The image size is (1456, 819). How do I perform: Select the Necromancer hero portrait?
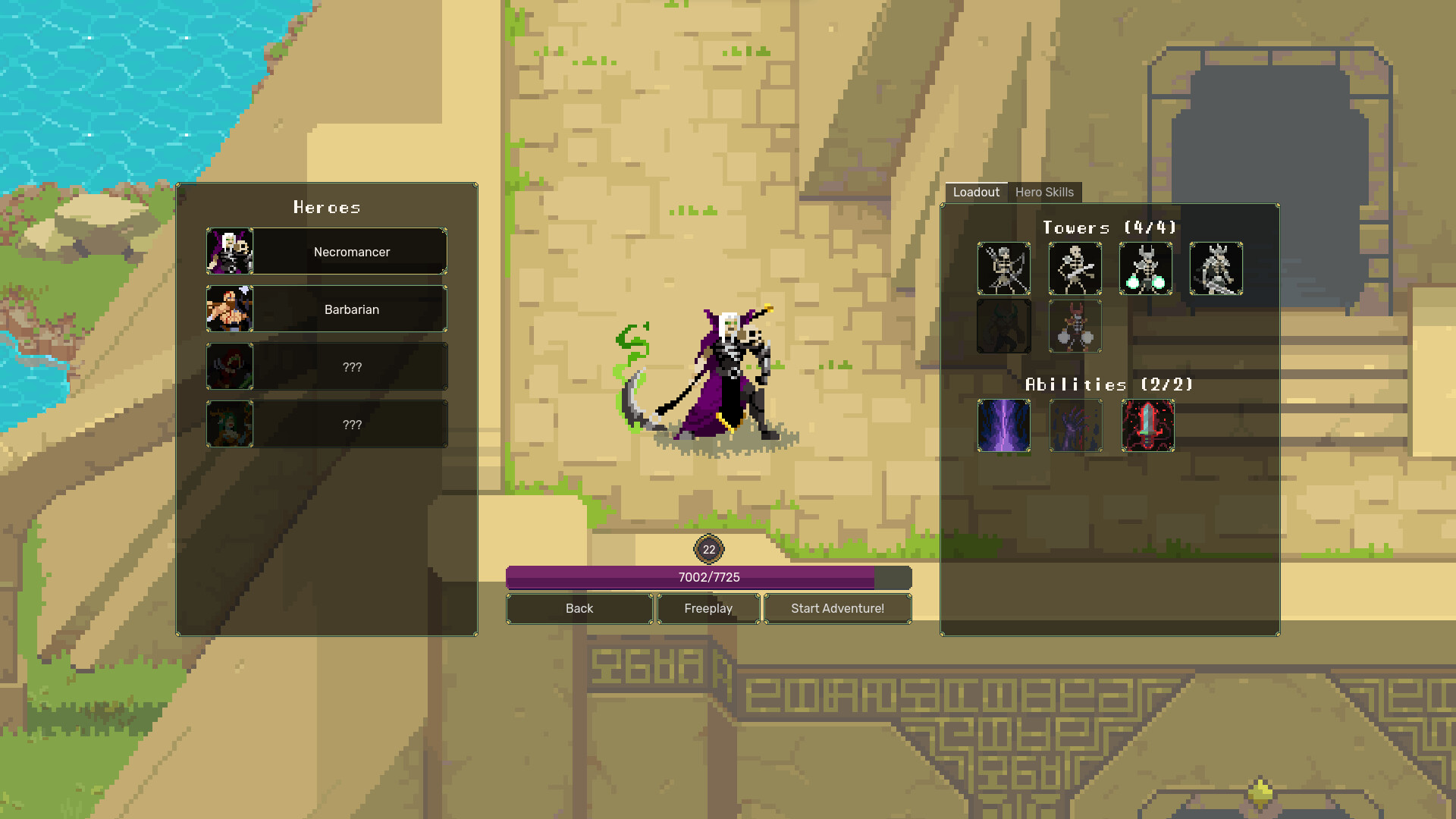coord(229,251)
